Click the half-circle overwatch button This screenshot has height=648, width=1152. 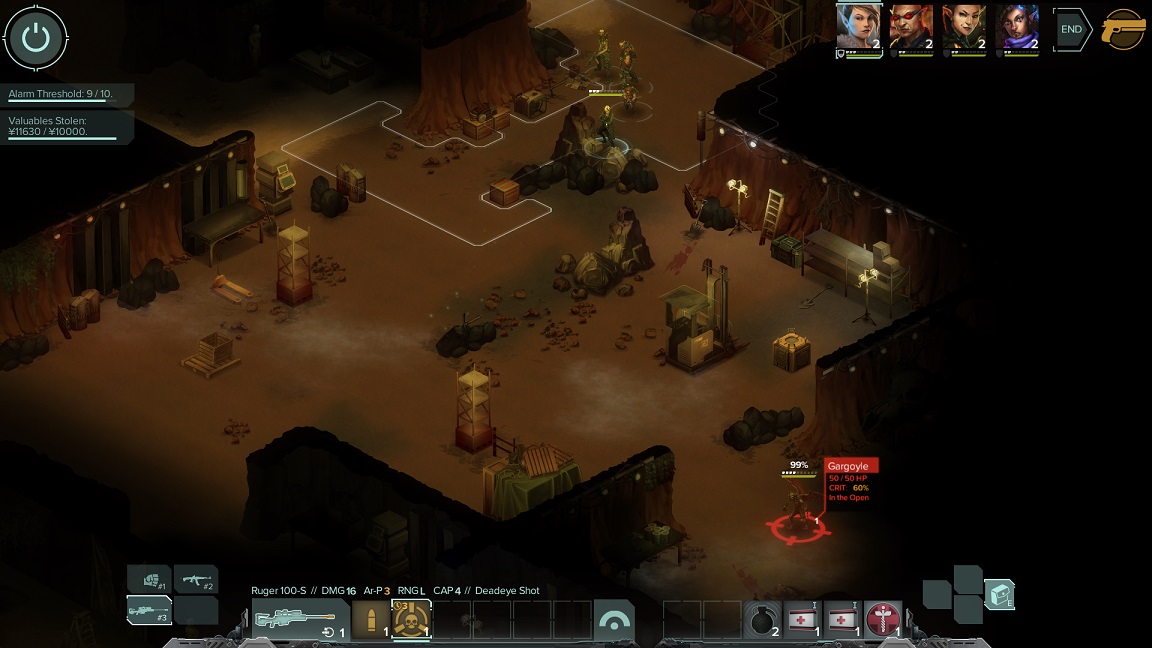tap(614, 620)
